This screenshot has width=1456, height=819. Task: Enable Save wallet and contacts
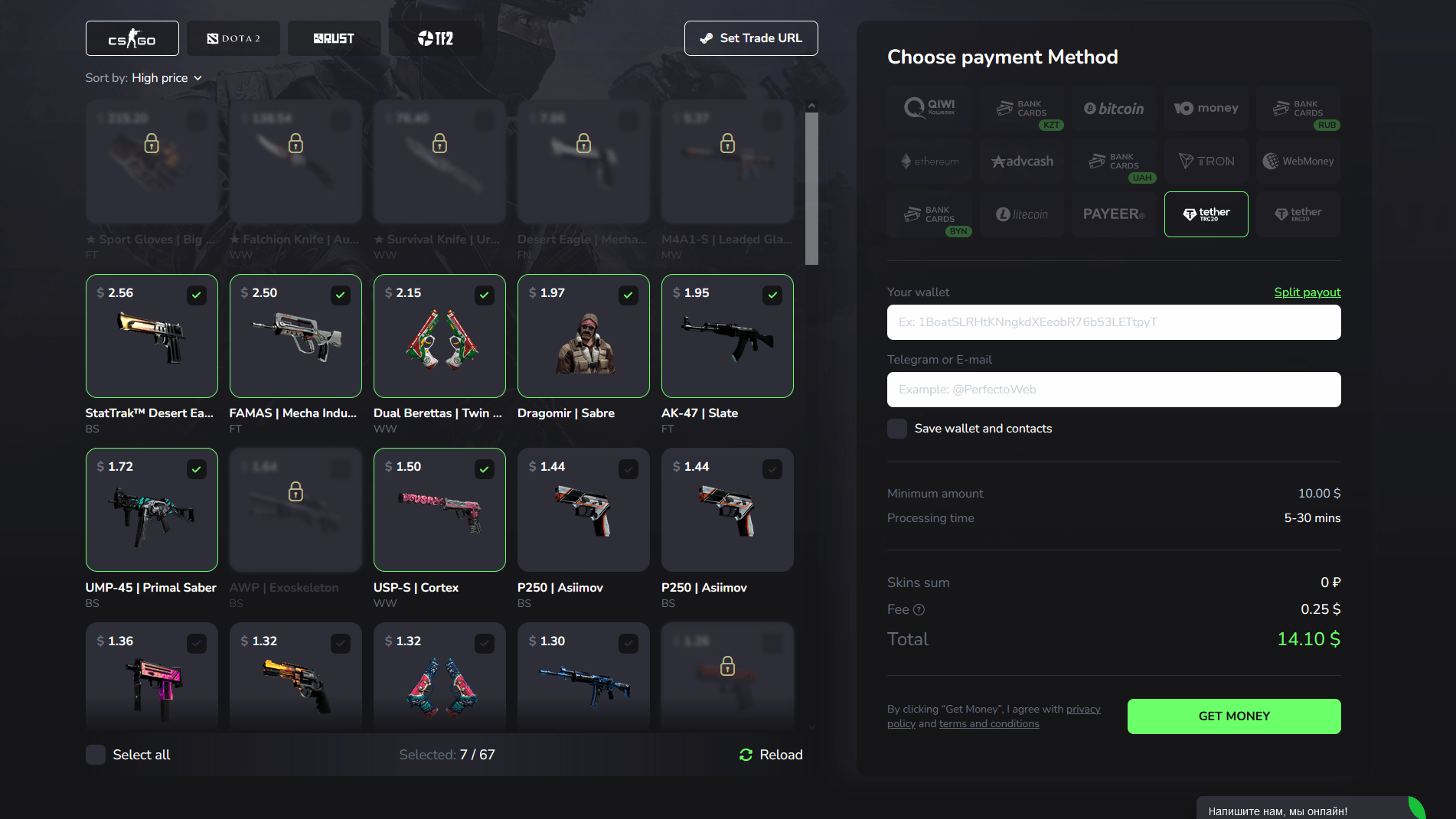(x=896, y=429)
